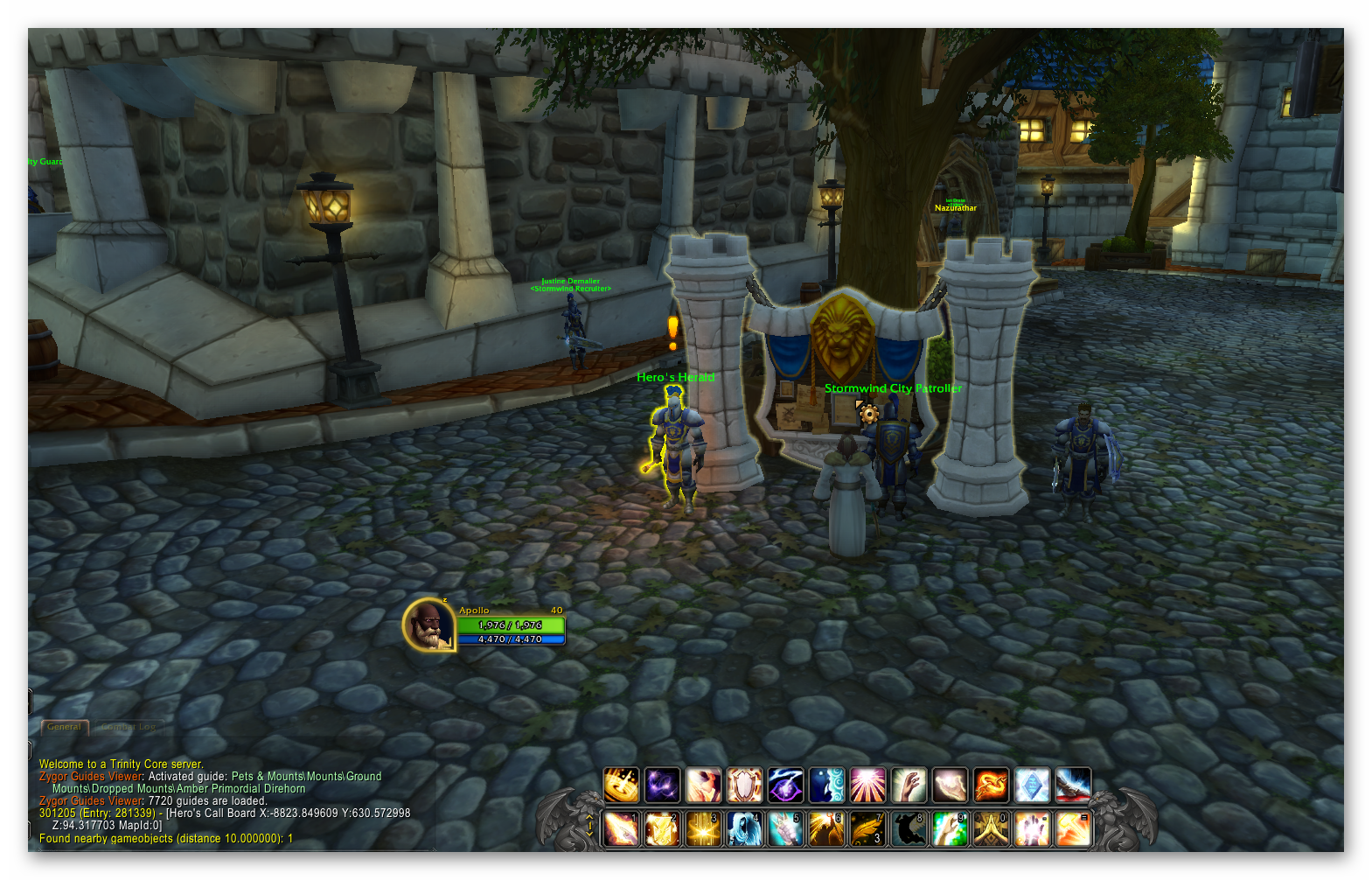Activate the shield burst ability bound to key 2
Image resolution: width=1372 pixels, height=880 pixels.
tap(664, 827)
